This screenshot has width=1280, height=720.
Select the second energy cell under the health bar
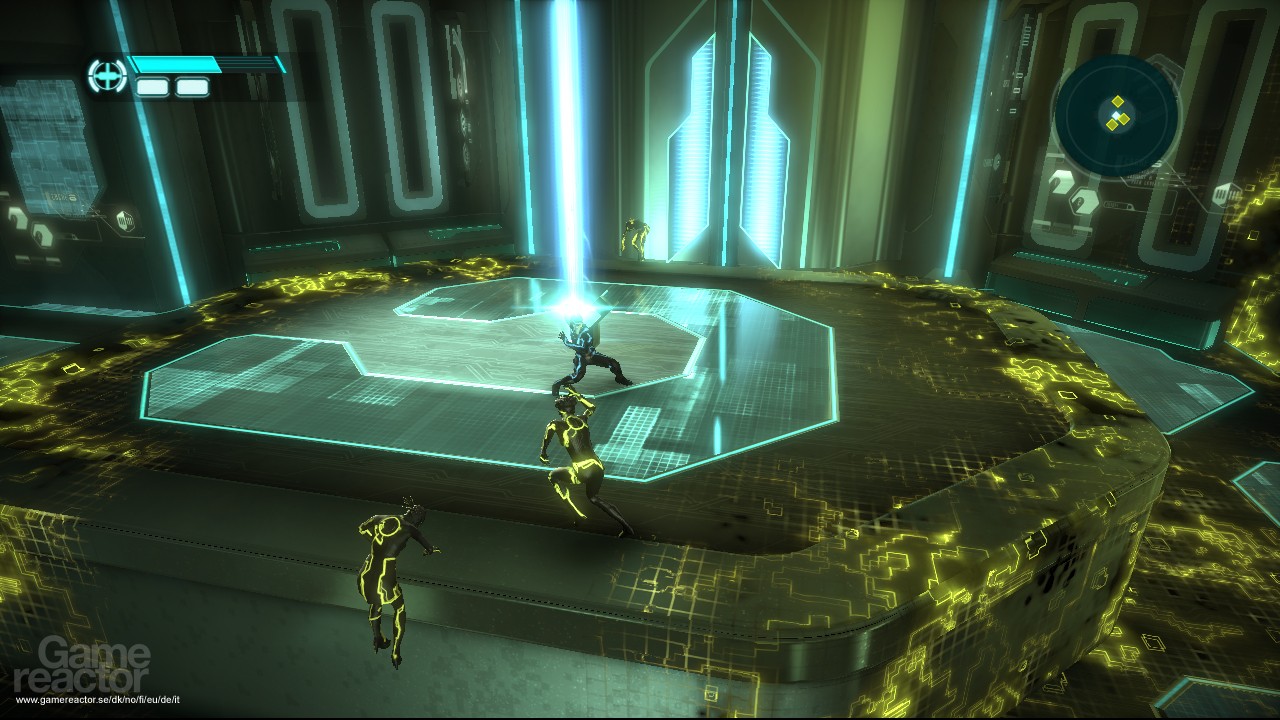pos(192,86)
